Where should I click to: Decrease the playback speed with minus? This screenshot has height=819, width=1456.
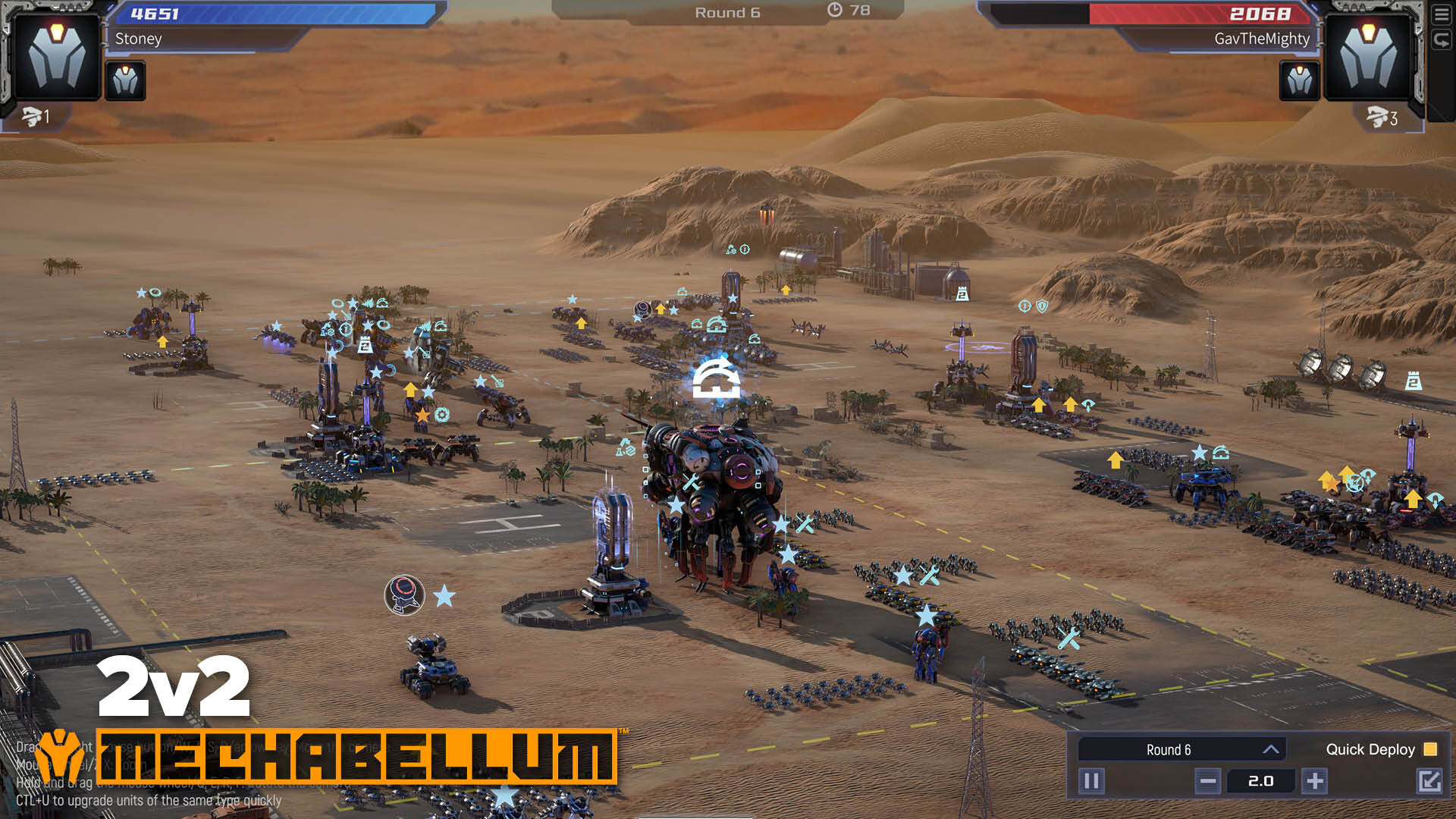click(1208, 780)
